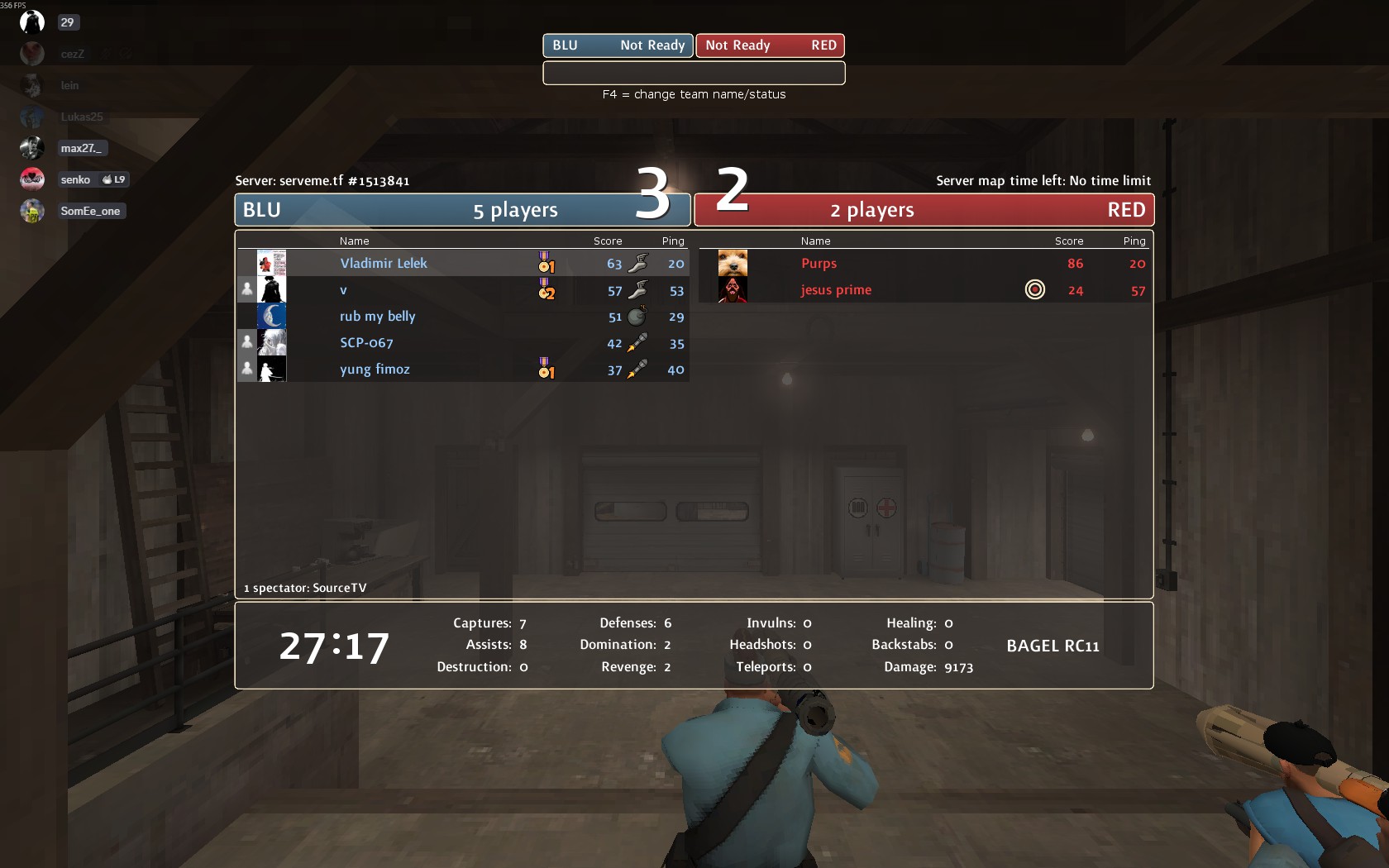This screenshot has height=868, width=1389.
Task: Toggle the BLU Not Ready status
Action: [x=618, y=45]
